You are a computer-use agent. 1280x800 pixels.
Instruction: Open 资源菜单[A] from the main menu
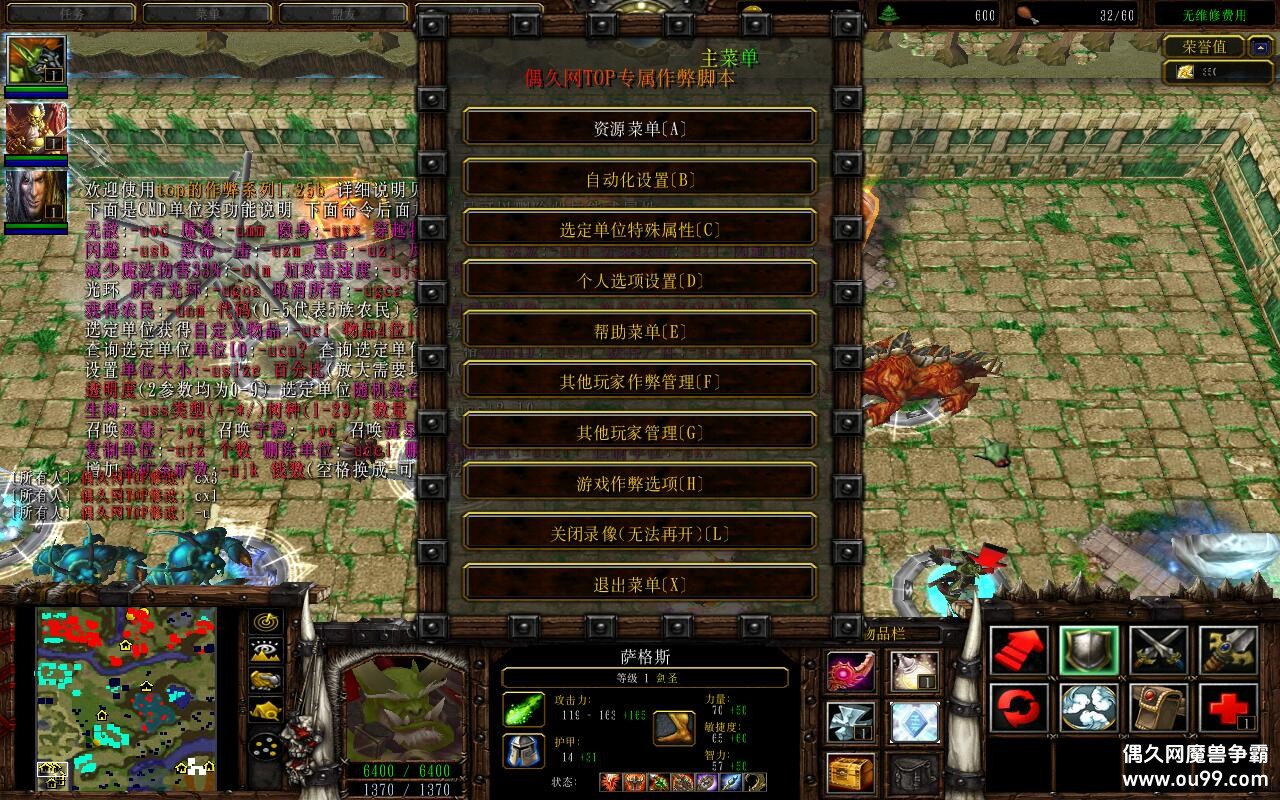click(x=638, y=128)
